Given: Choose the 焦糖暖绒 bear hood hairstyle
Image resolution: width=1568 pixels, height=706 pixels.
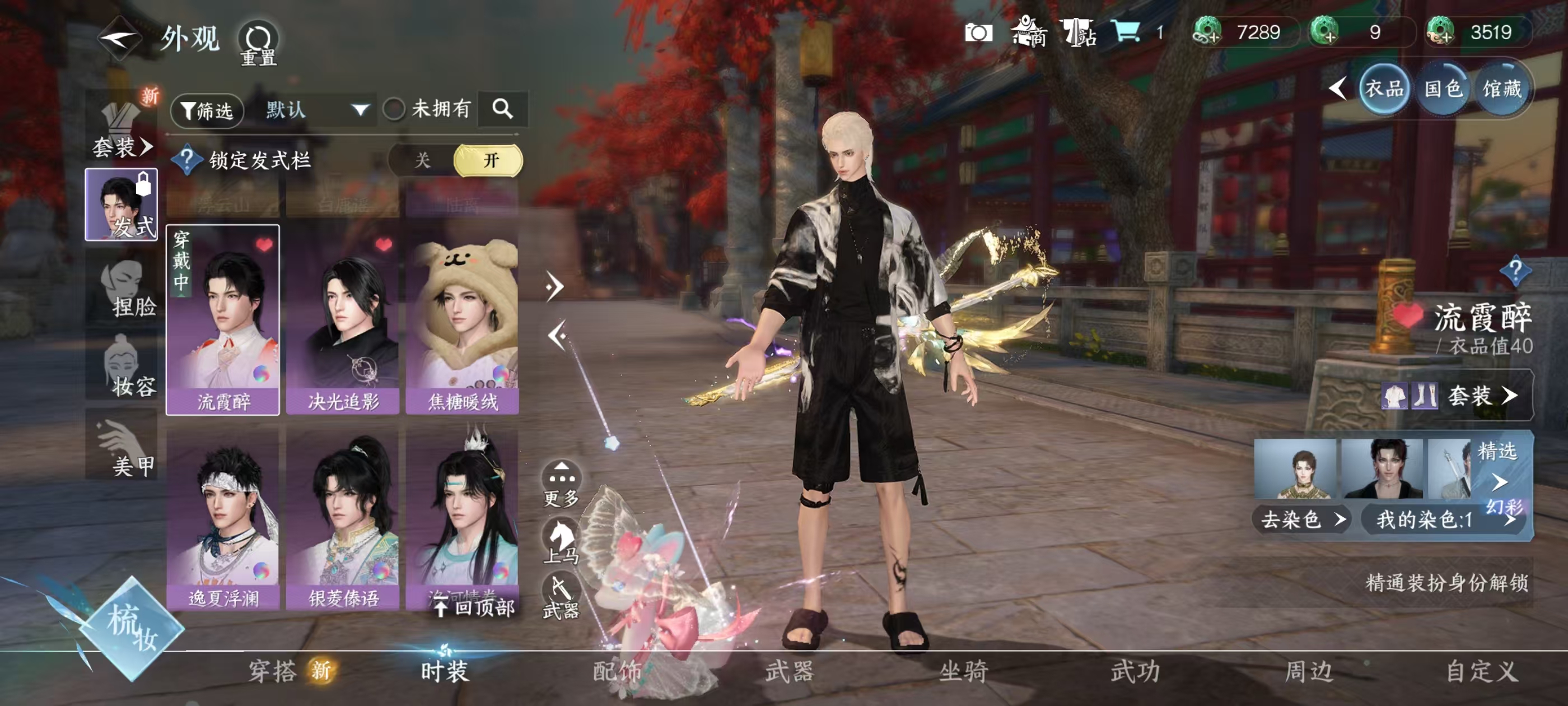Looking at the screenshot, I should tap(463, 320).
